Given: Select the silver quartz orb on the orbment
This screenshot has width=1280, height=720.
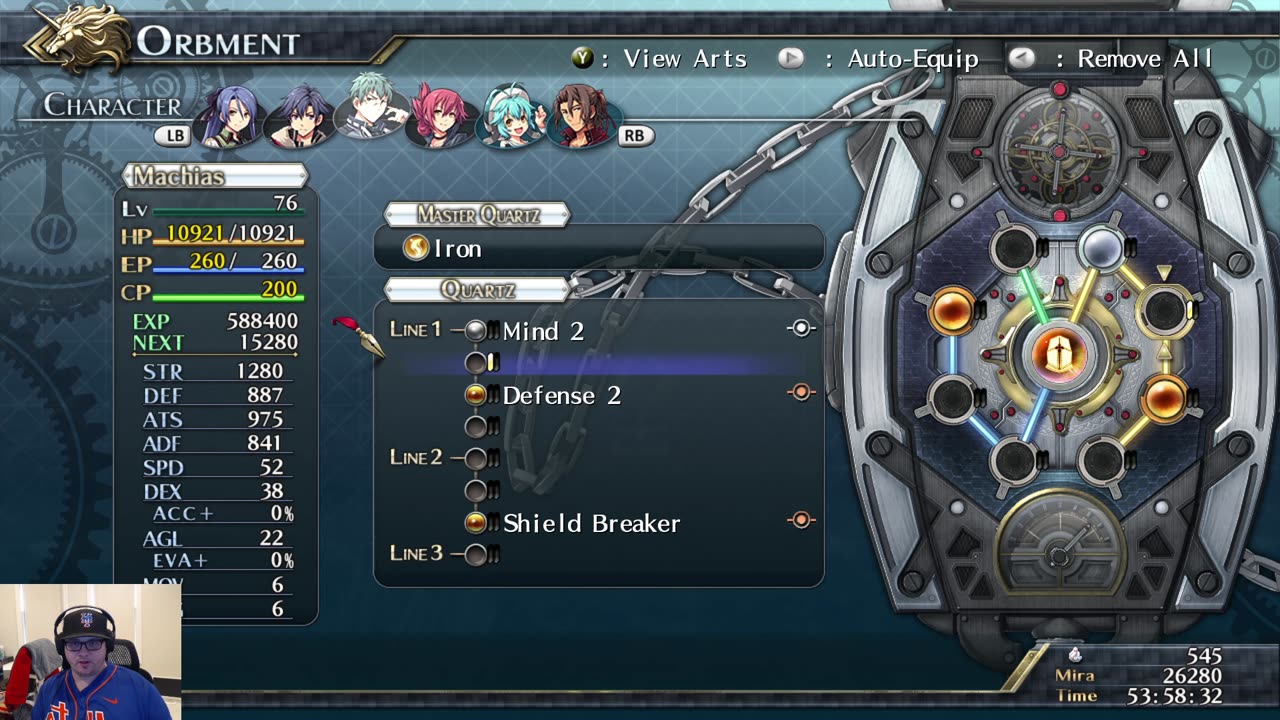Looking at the screenshot, I should coord(1101,249).
